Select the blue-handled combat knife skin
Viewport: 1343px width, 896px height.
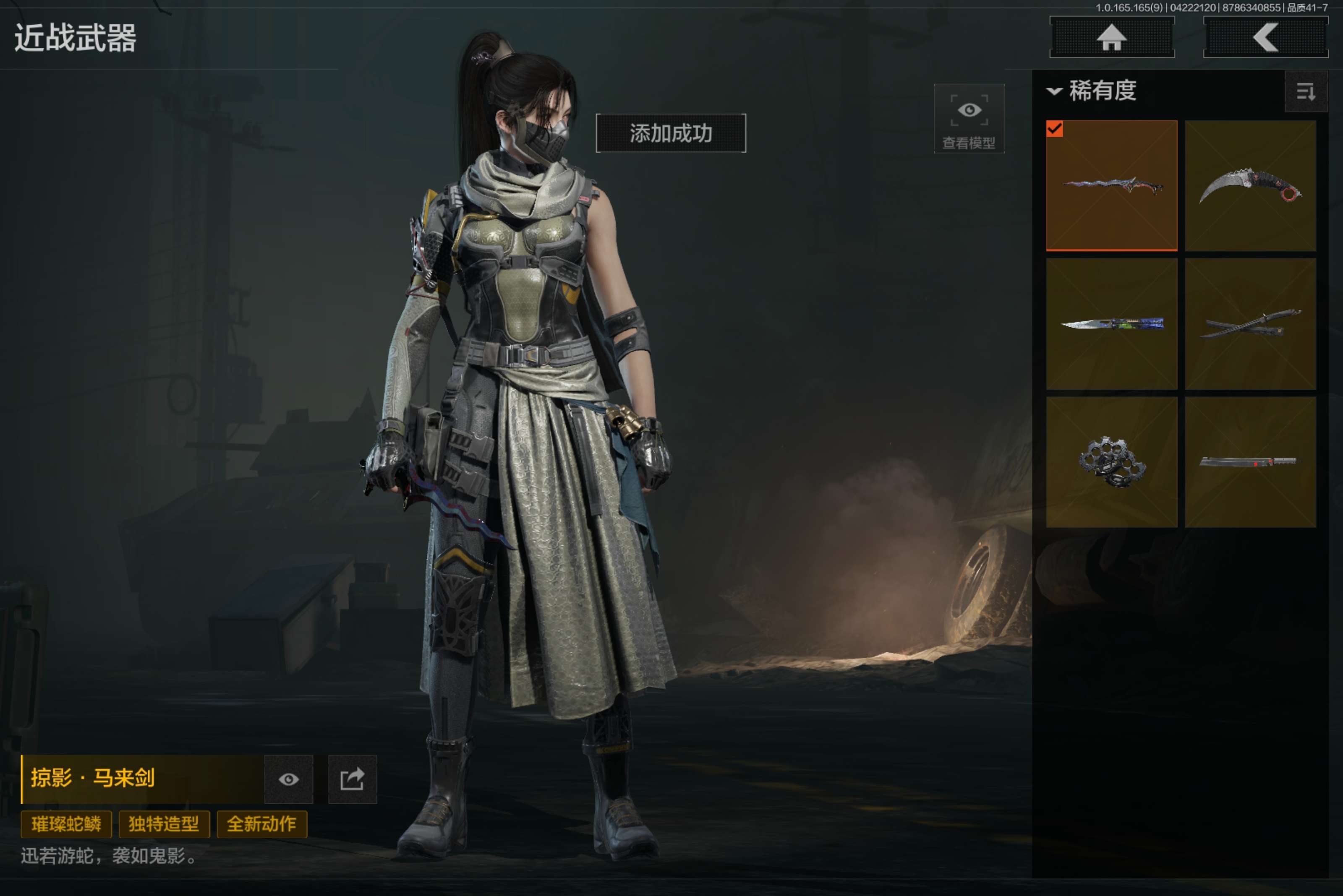pyautogui.click(x=1111, y=324)
